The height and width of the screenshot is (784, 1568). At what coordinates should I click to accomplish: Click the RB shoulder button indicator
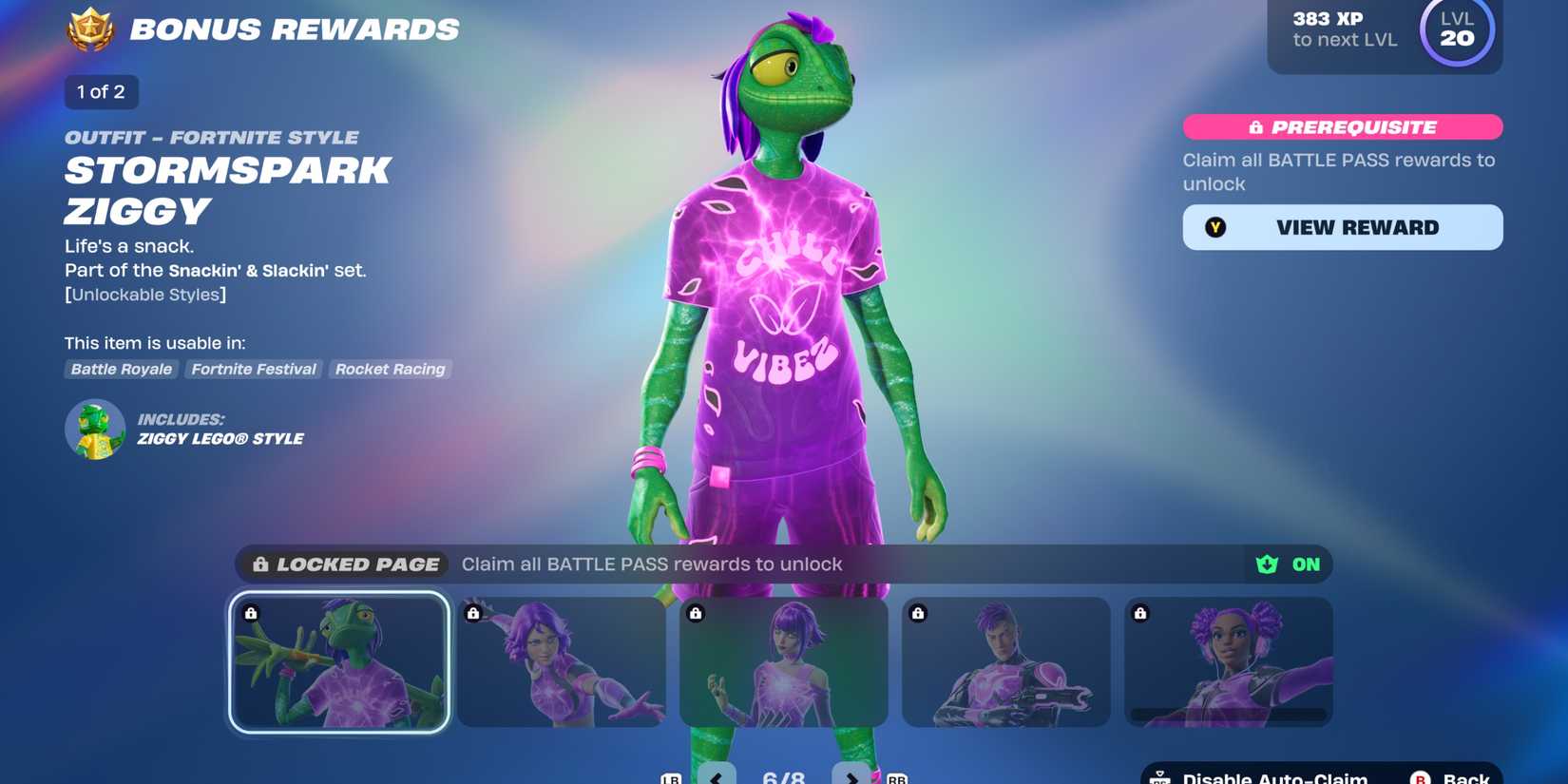click(893, 776)
